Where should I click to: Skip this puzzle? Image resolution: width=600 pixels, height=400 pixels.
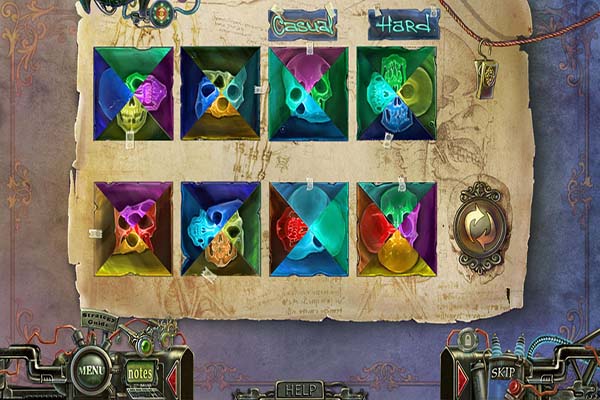[503, 371]
